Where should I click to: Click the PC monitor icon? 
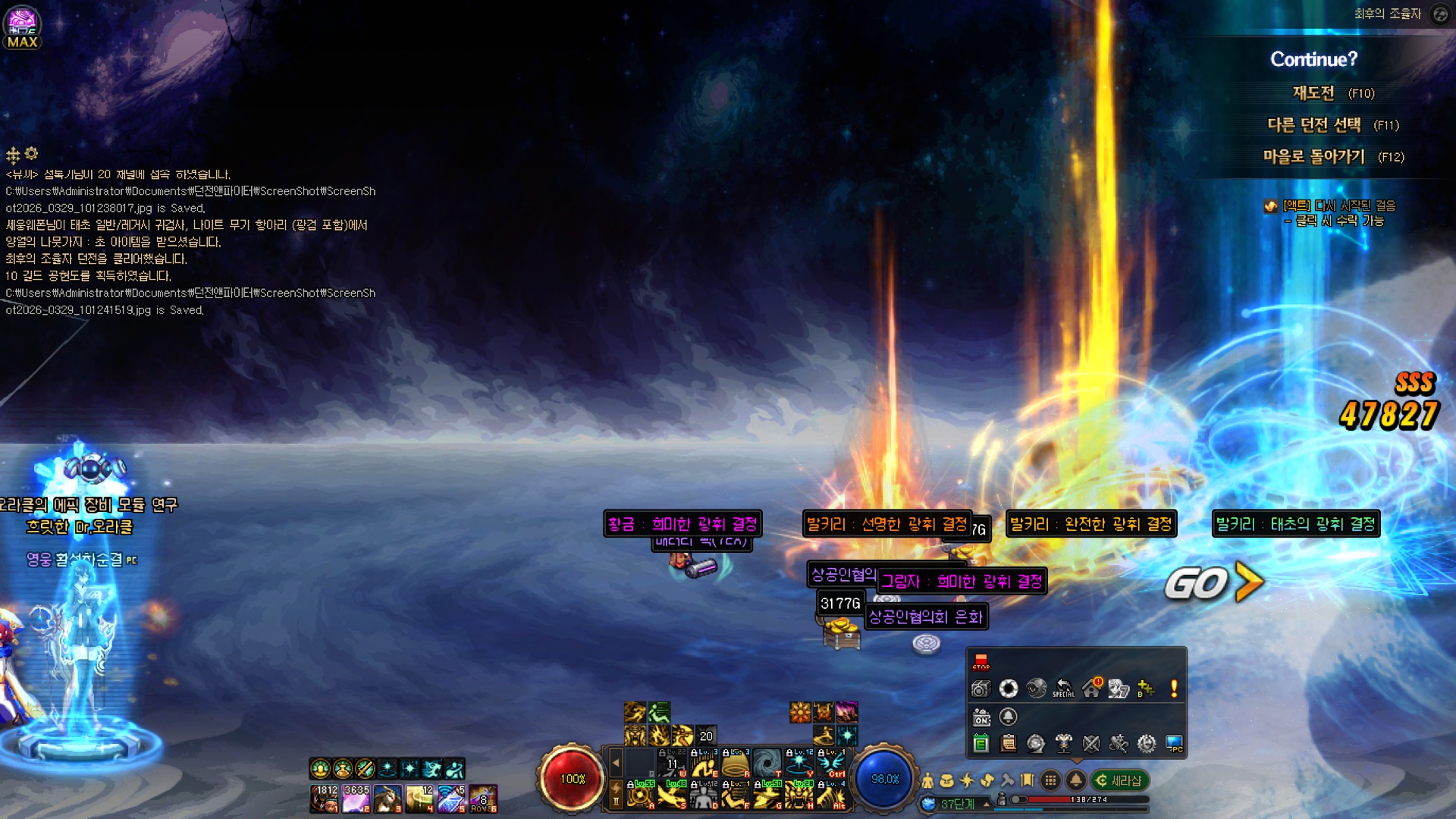pyautogui.click(x=1174, y=744)
